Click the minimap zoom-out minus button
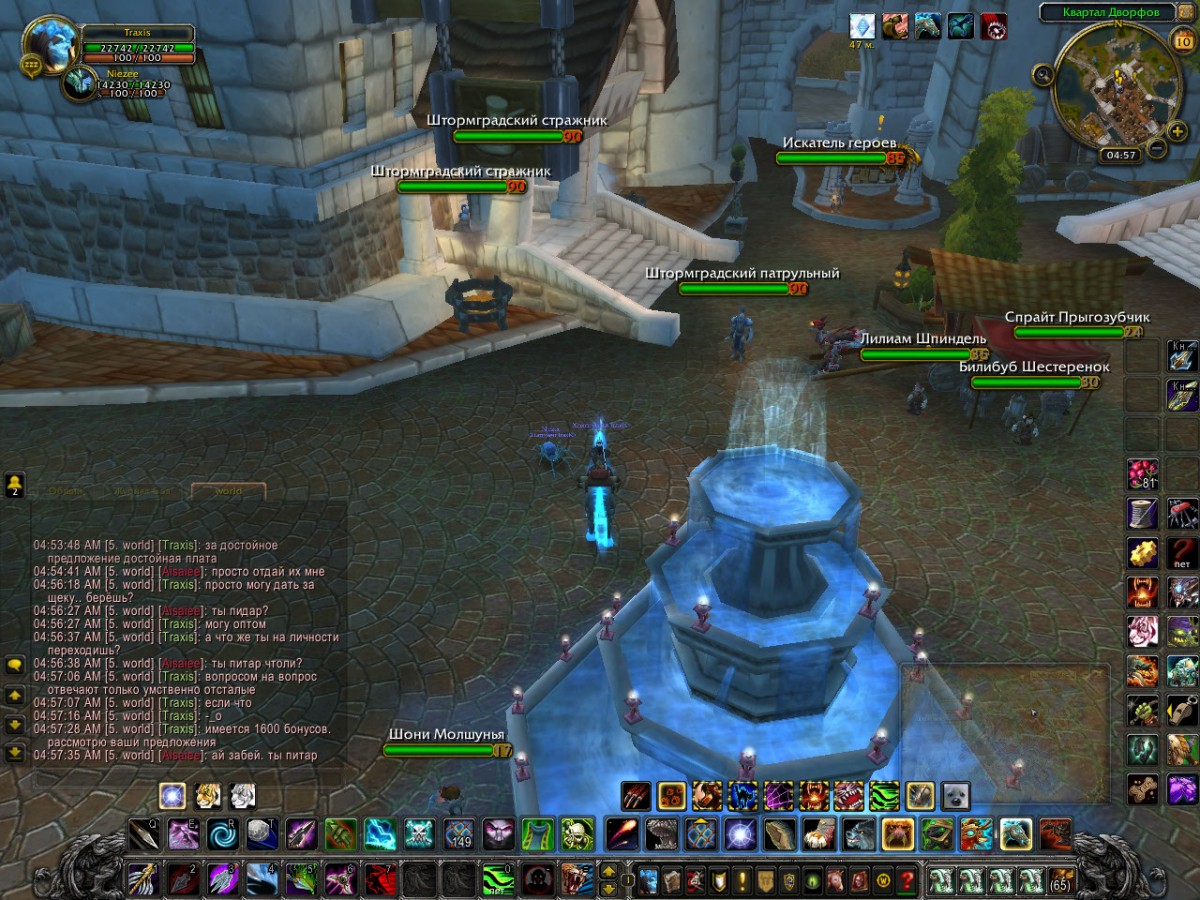This screenshot has width=1200, height=900. point(1156,149)
